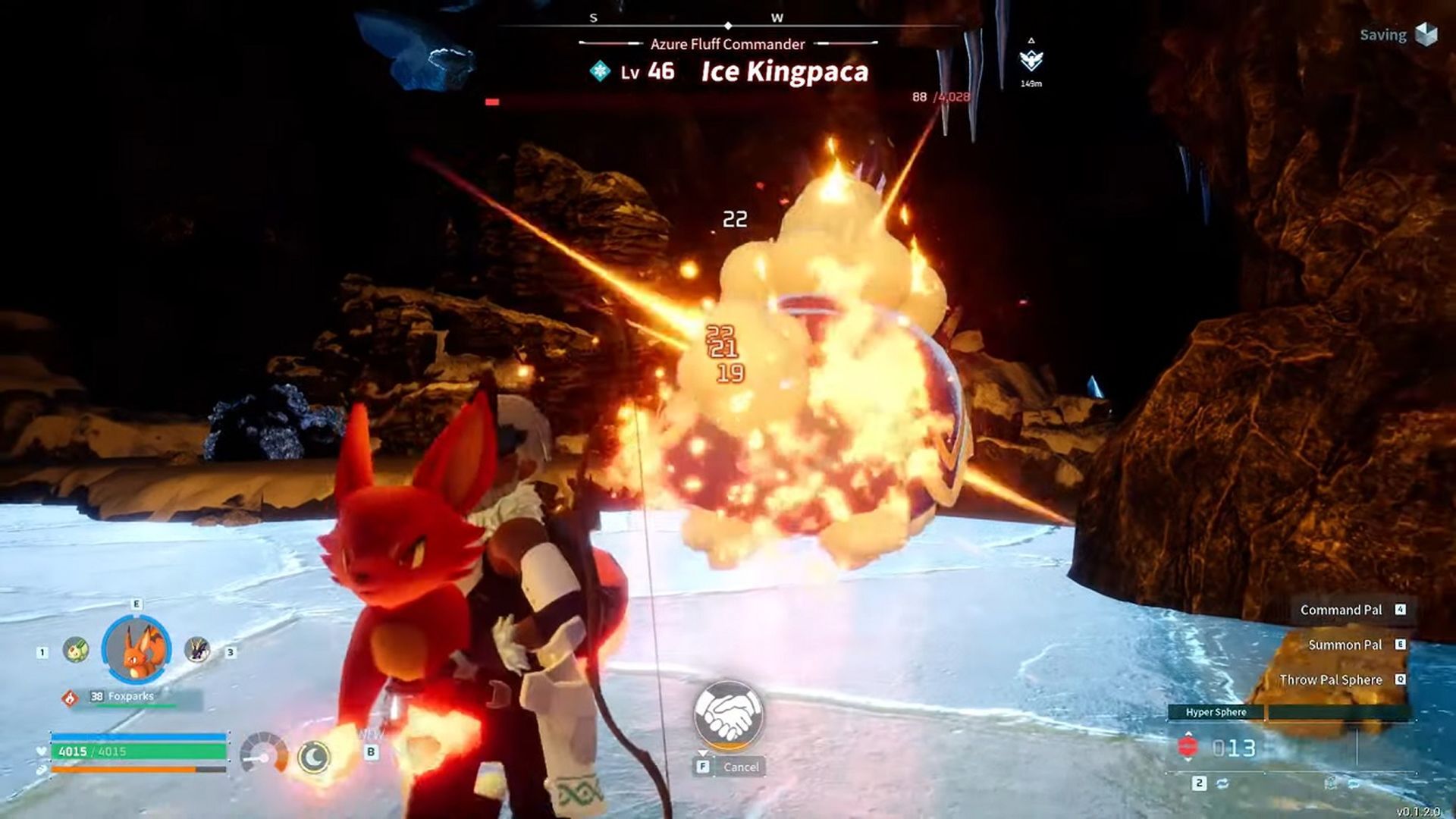Cancel the partner skill action
1456x819 pixels.
[x=740, y=767]
